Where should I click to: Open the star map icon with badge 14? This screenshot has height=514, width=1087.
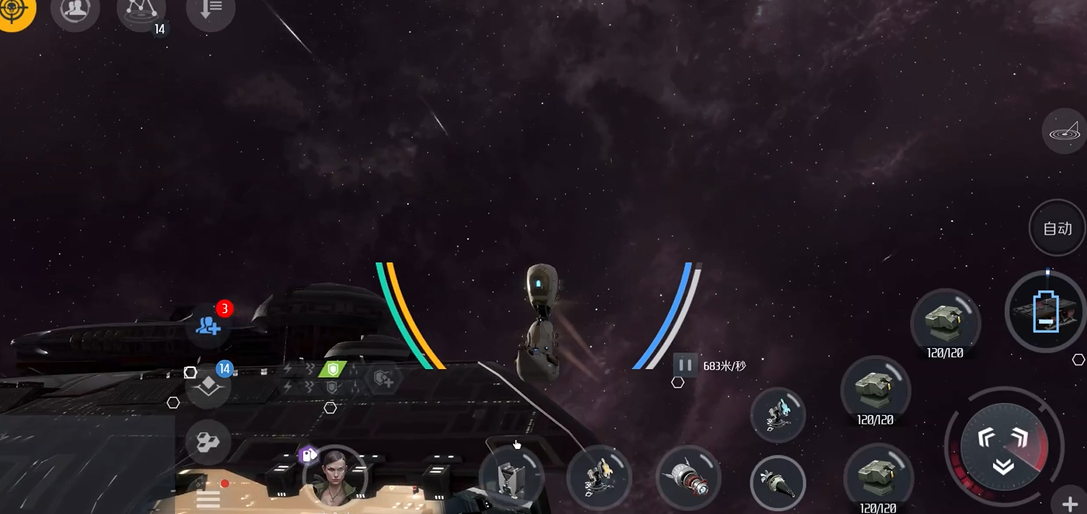143,11
